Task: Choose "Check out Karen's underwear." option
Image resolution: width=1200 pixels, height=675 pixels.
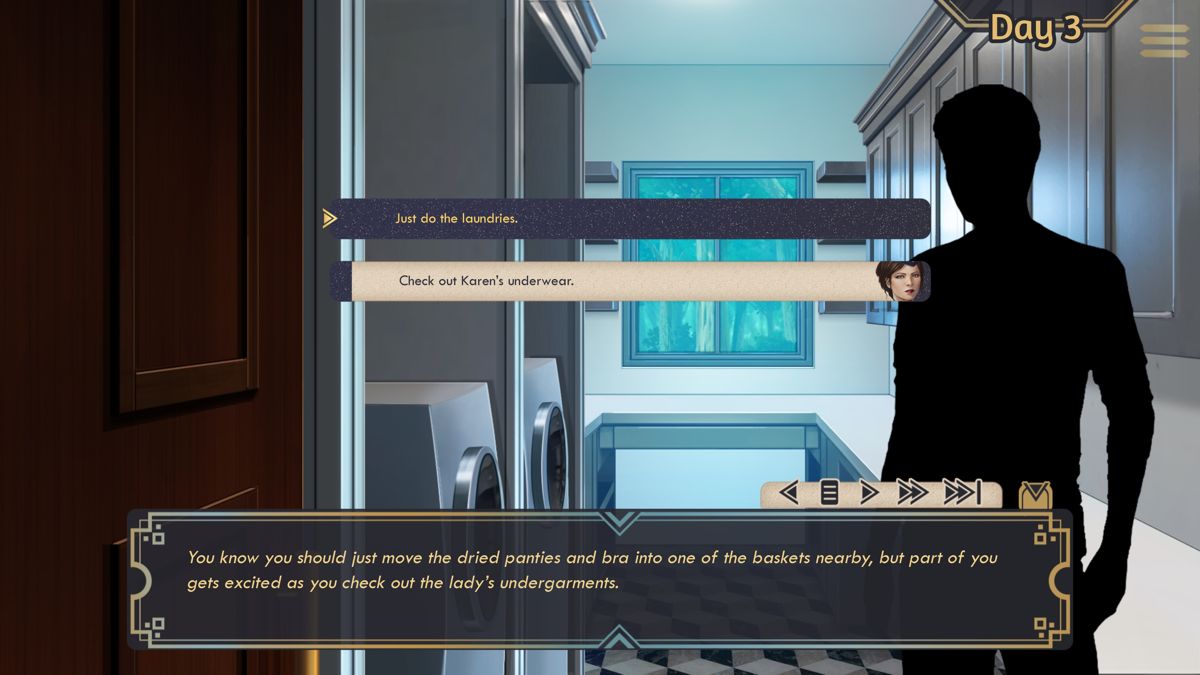Action: [630, 281]
